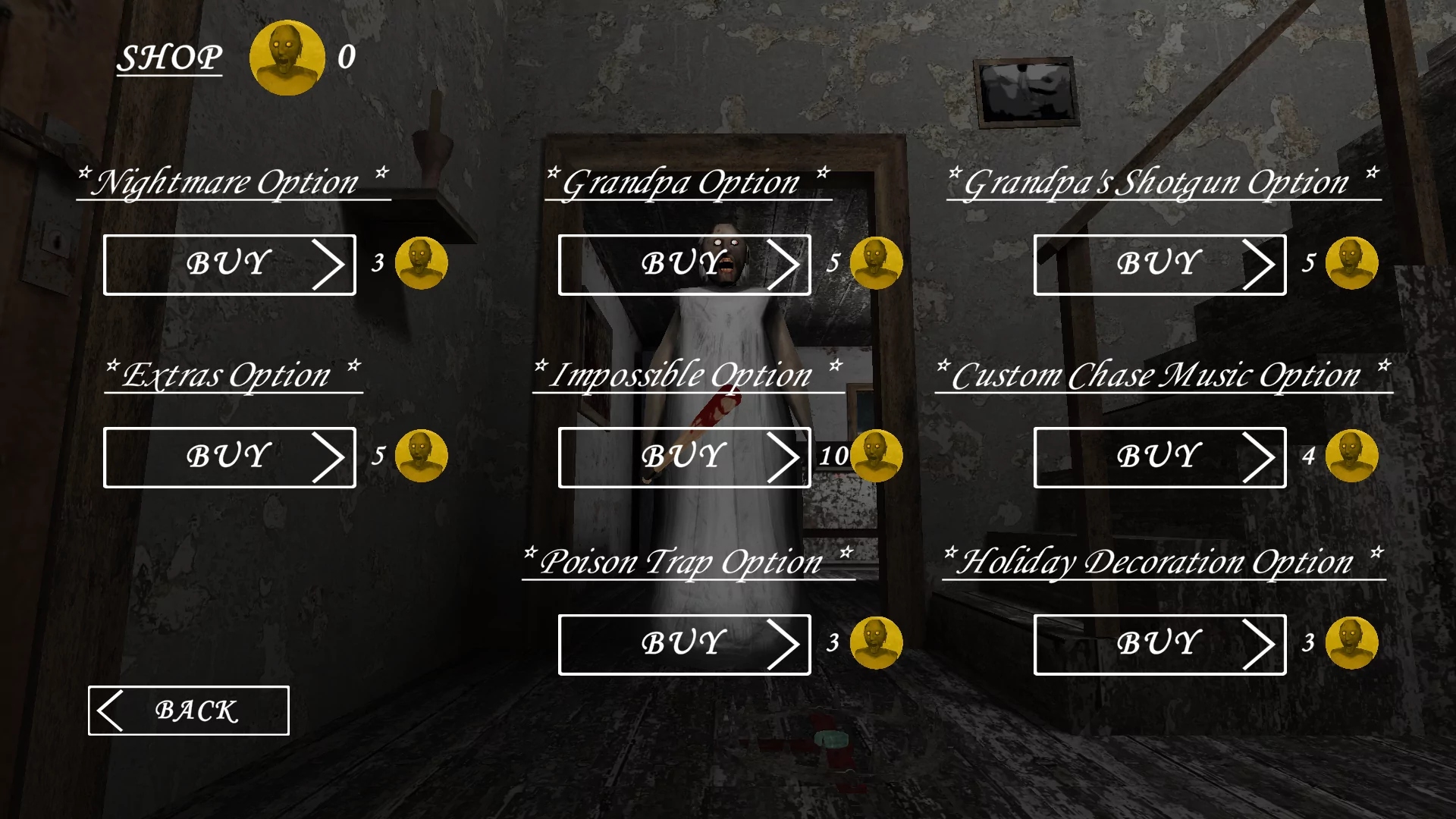The width and height of the screenshot is (1456, 819).
Task: Click the coin icon beside Extras Option price
Action: coord(422,456)
